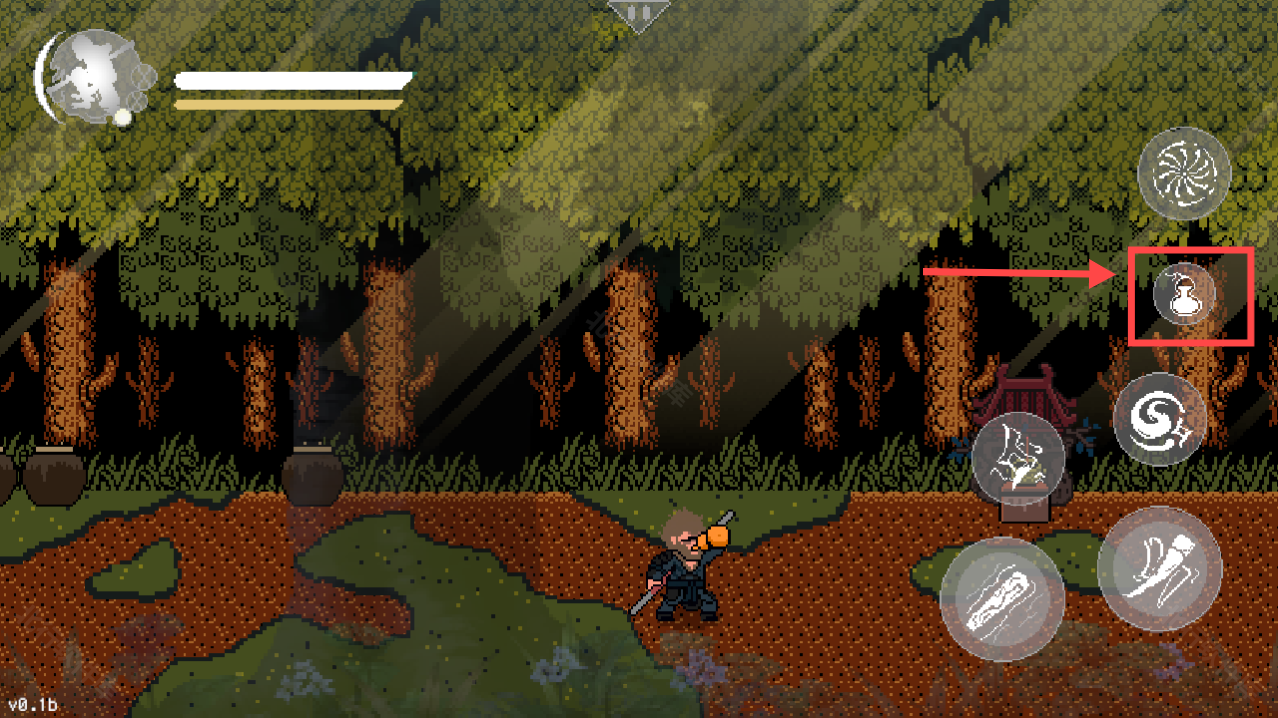The image size is (1278, 718).
Task: Trigger the swirling cloud skill button
Action: click(1160, 419)
